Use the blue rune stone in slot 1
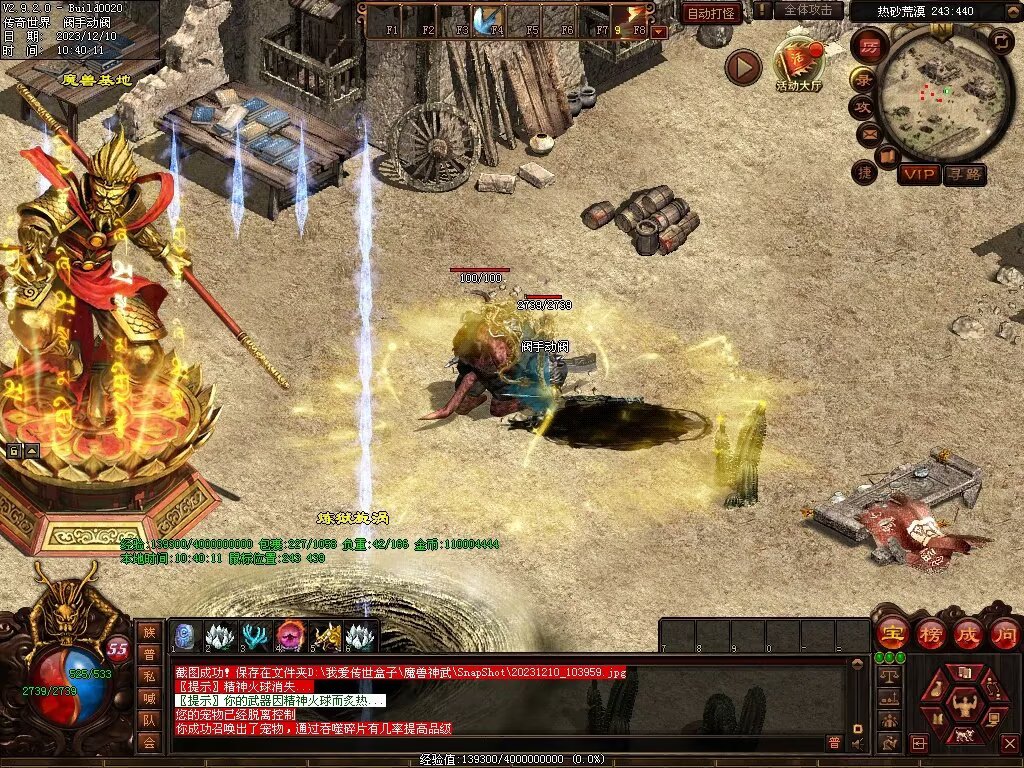 pos(186,636)
